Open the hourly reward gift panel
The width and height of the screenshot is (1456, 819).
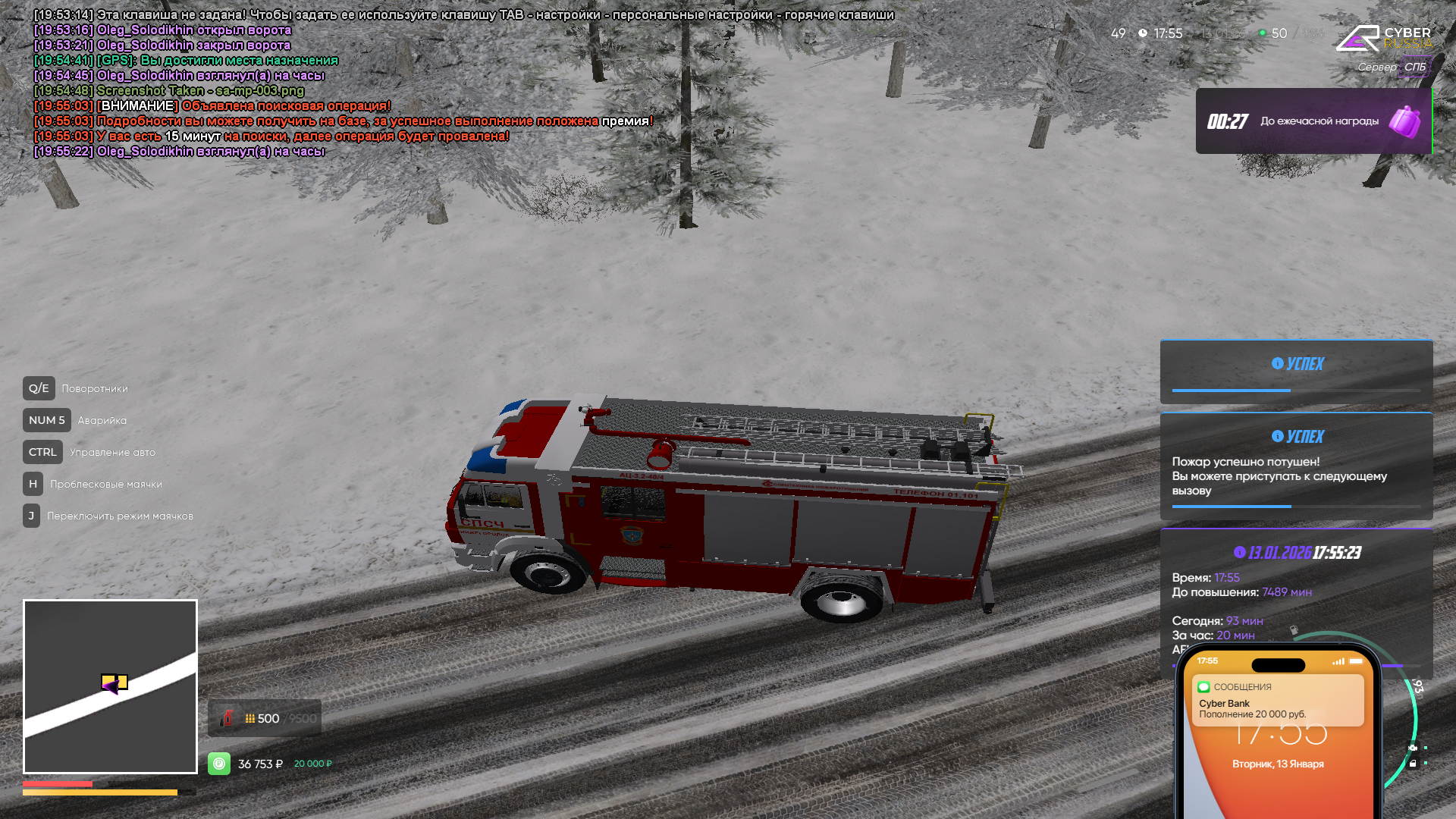[x=1313, y=121]
